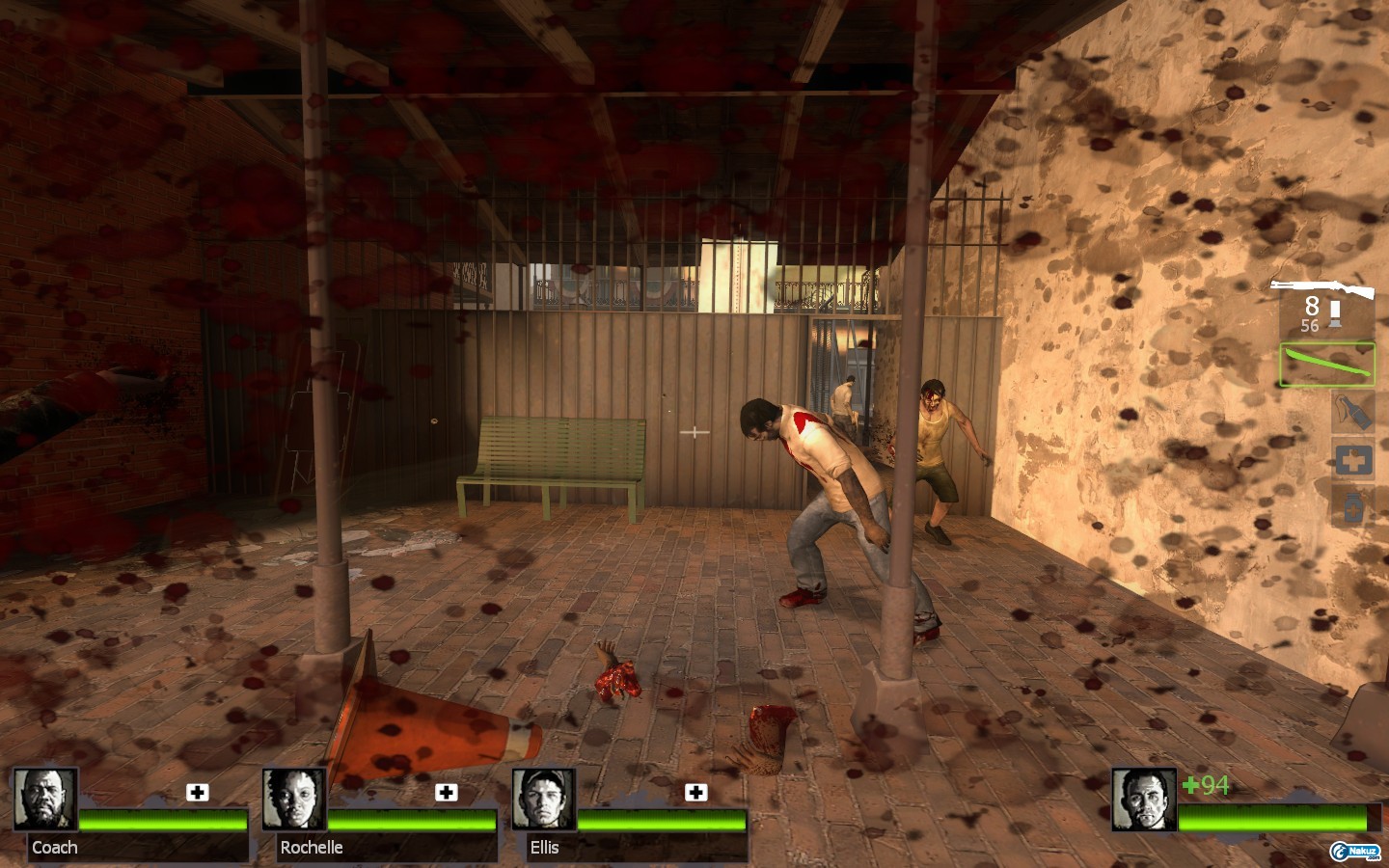Select the first aid kit slot
The image size is (1389, 868).
click(1352, 460)
